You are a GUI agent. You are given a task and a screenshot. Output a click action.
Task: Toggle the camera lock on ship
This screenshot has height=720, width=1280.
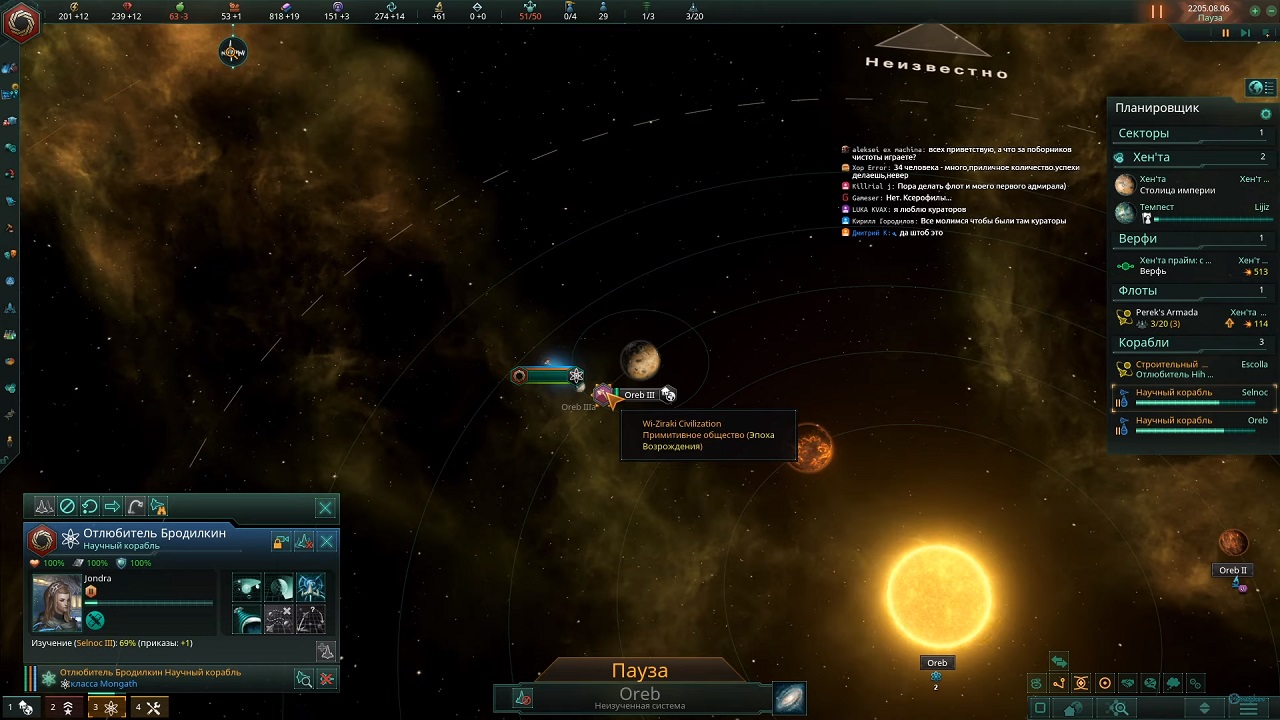[x=281, y=542]
